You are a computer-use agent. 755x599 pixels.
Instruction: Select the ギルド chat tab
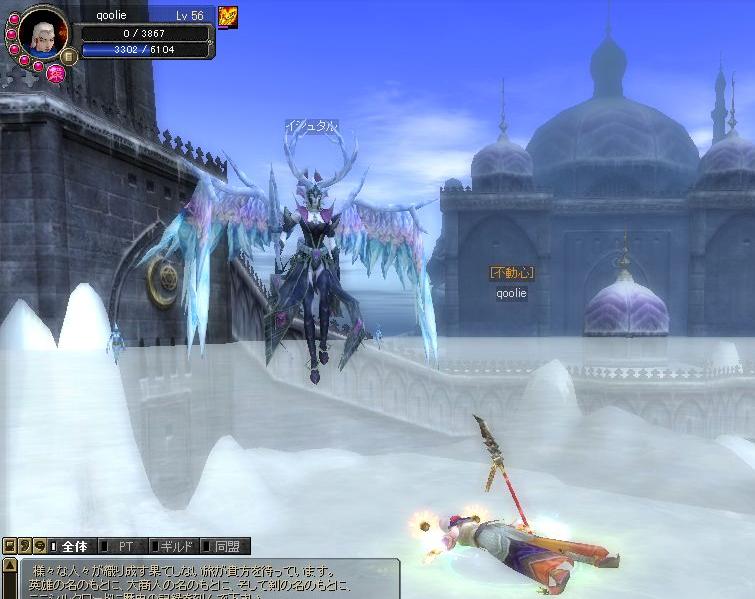pos(174,546)
